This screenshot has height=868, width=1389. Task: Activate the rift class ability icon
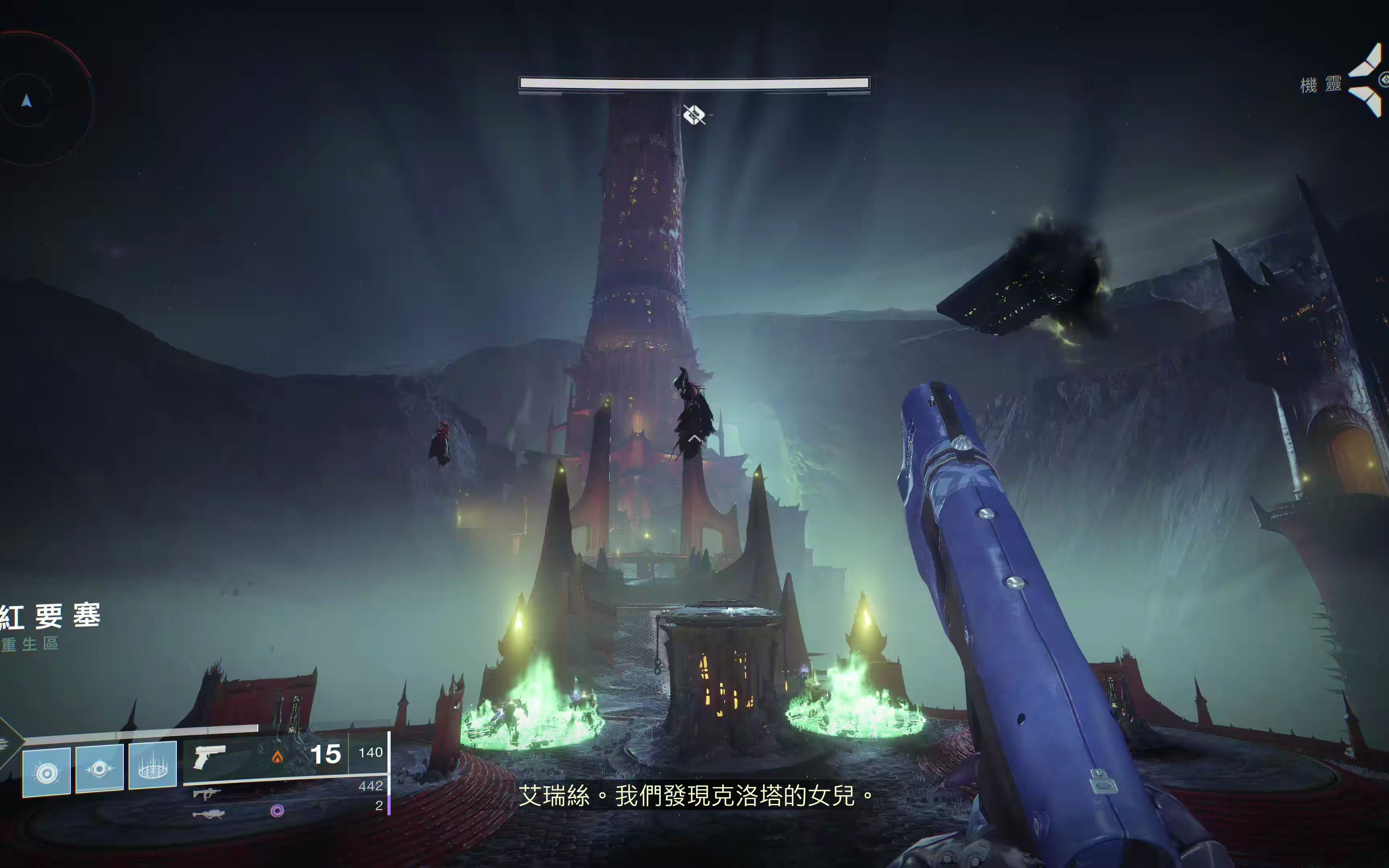click(x=153, y=765)
